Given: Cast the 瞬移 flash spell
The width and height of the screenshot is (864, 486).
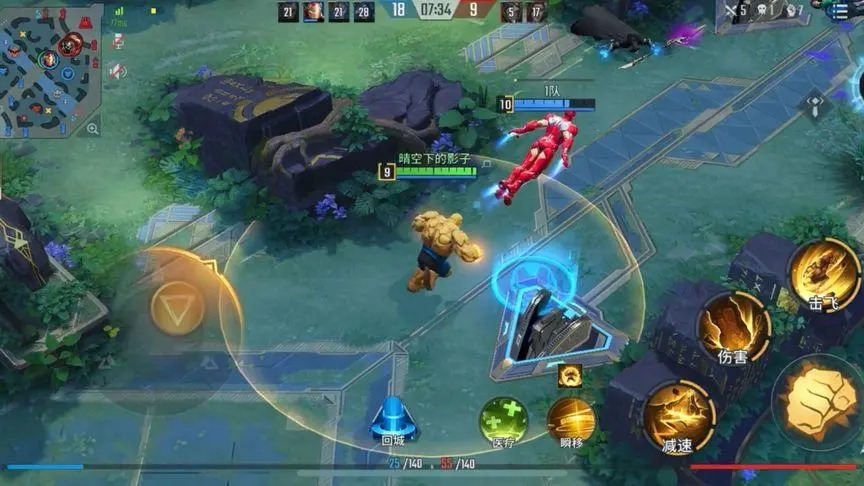Looking at the screenshot, I should coord(571,420).
